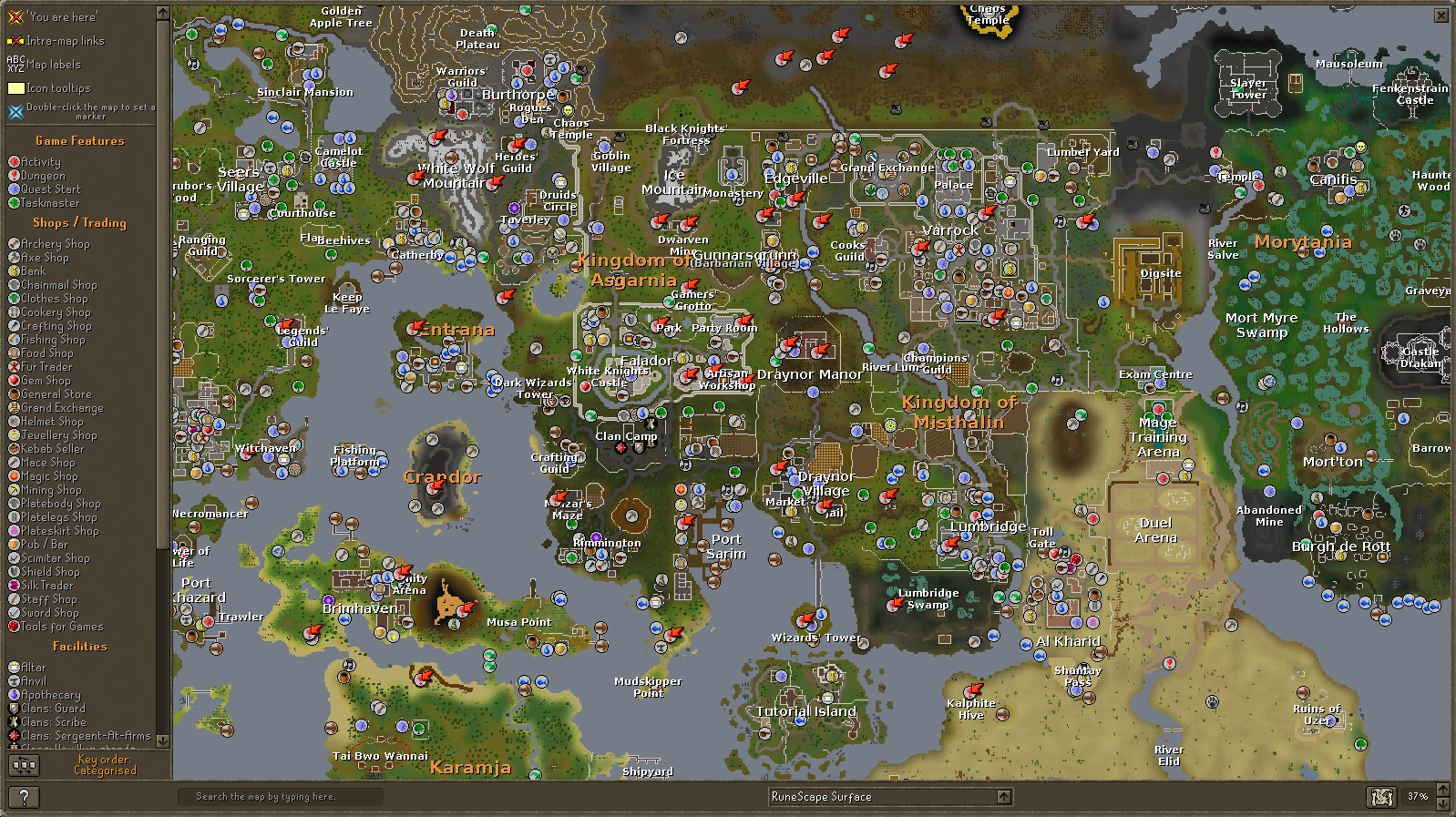The width and height of the screenshot is (1456, 817).
Task: Click the Fishing Shop legend icon
Action: [15, 339]
